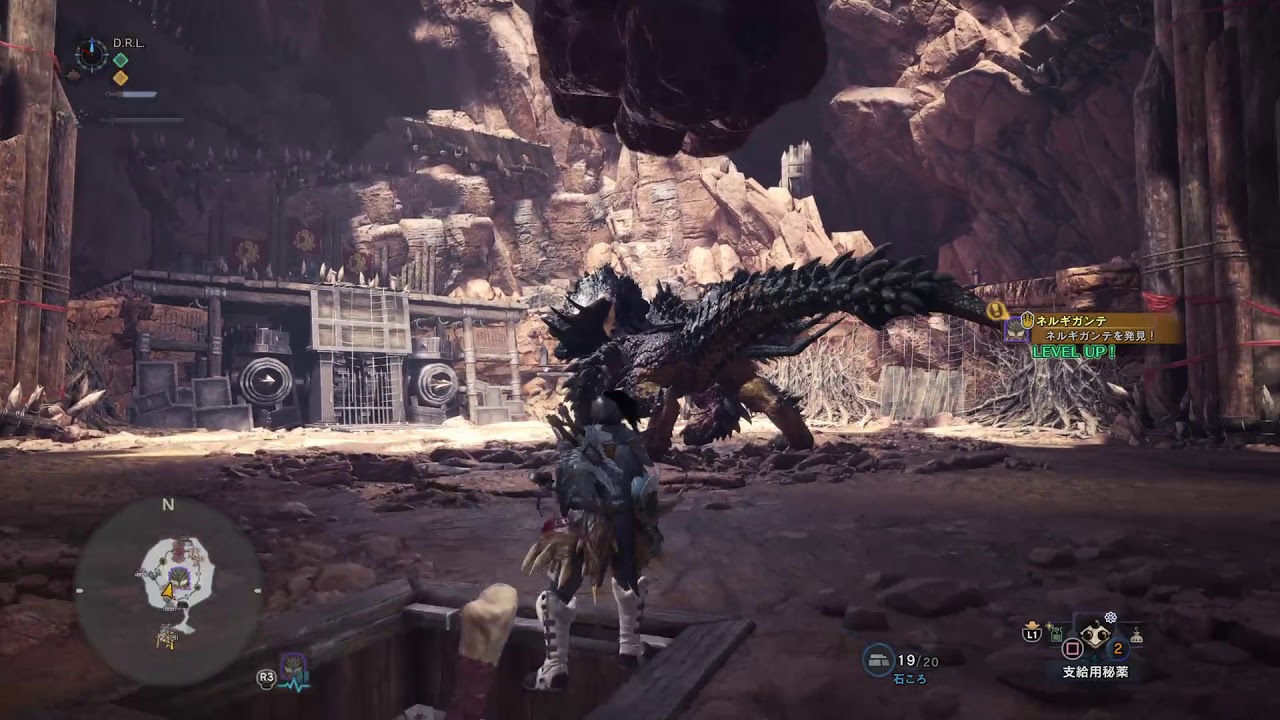This screenshot has width=1280, height=720.
Task: Open the radial item menu via the square button prompt
Action: click(1071, 648)
